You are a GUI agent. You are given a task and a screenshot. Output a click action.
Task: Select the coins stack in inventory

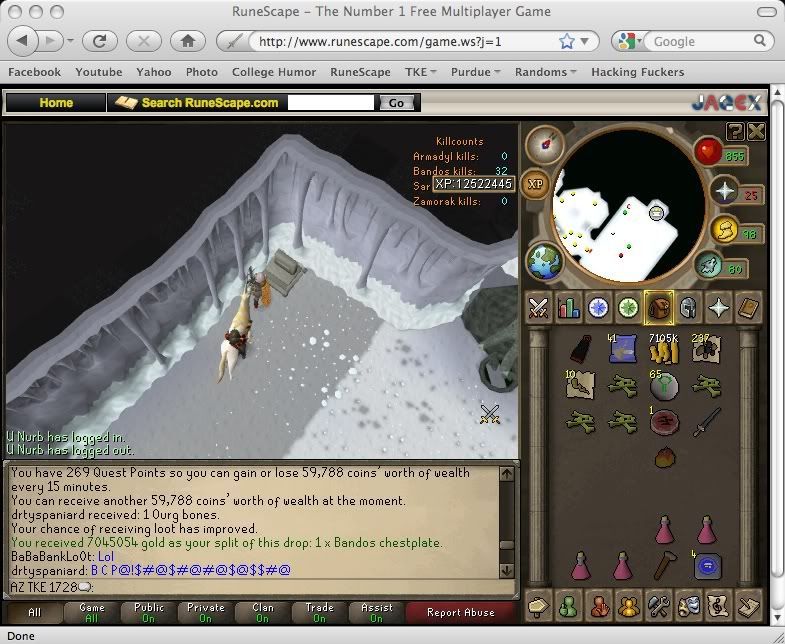[663, 348]
